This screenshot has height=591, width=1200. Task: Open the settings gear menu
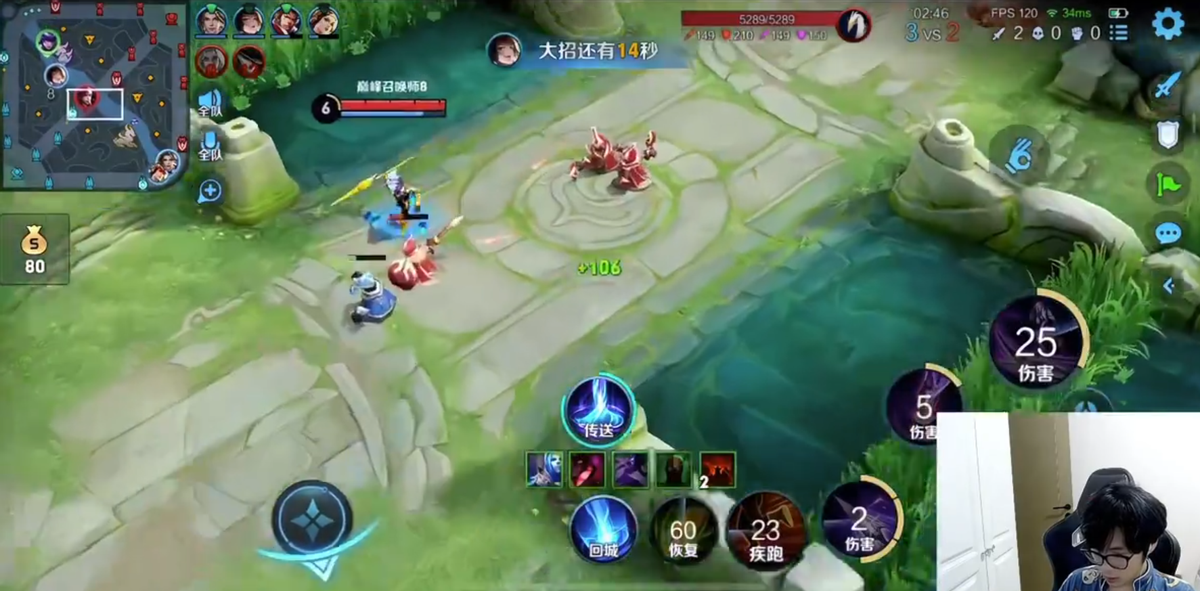point(1167,24)
